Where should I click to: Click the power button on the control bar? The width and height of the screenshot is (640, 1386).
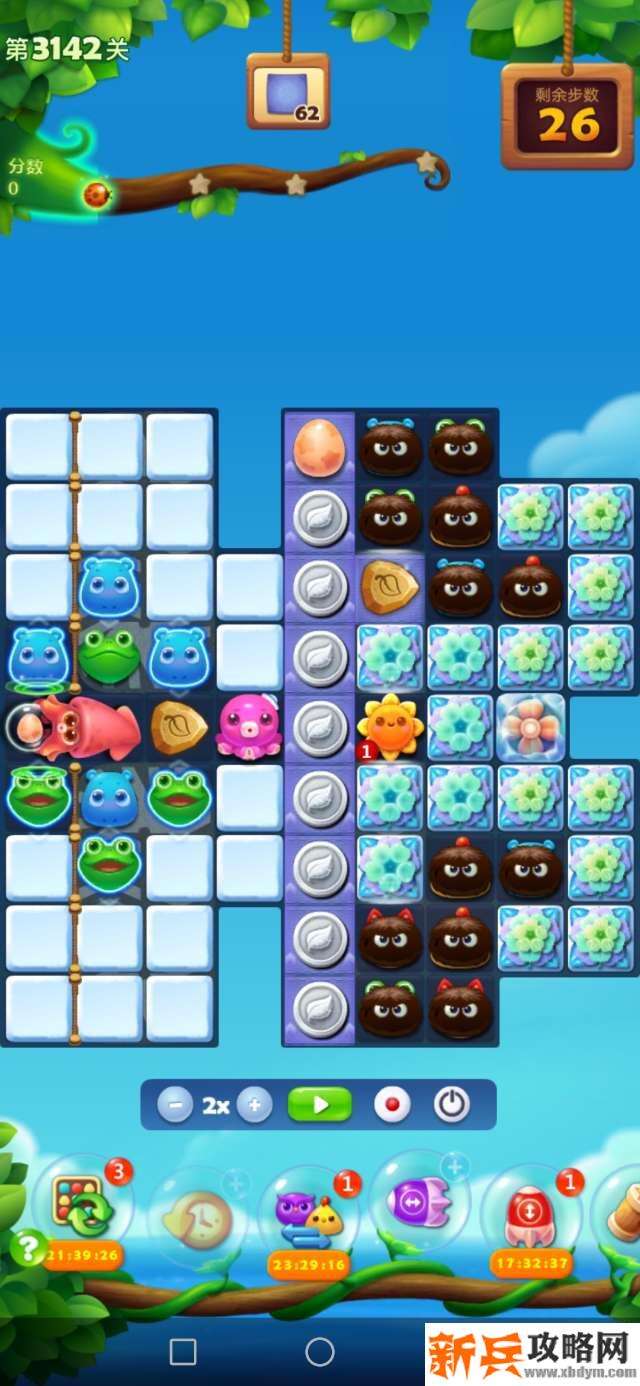pyautogui.click(x=452, y=1105)
